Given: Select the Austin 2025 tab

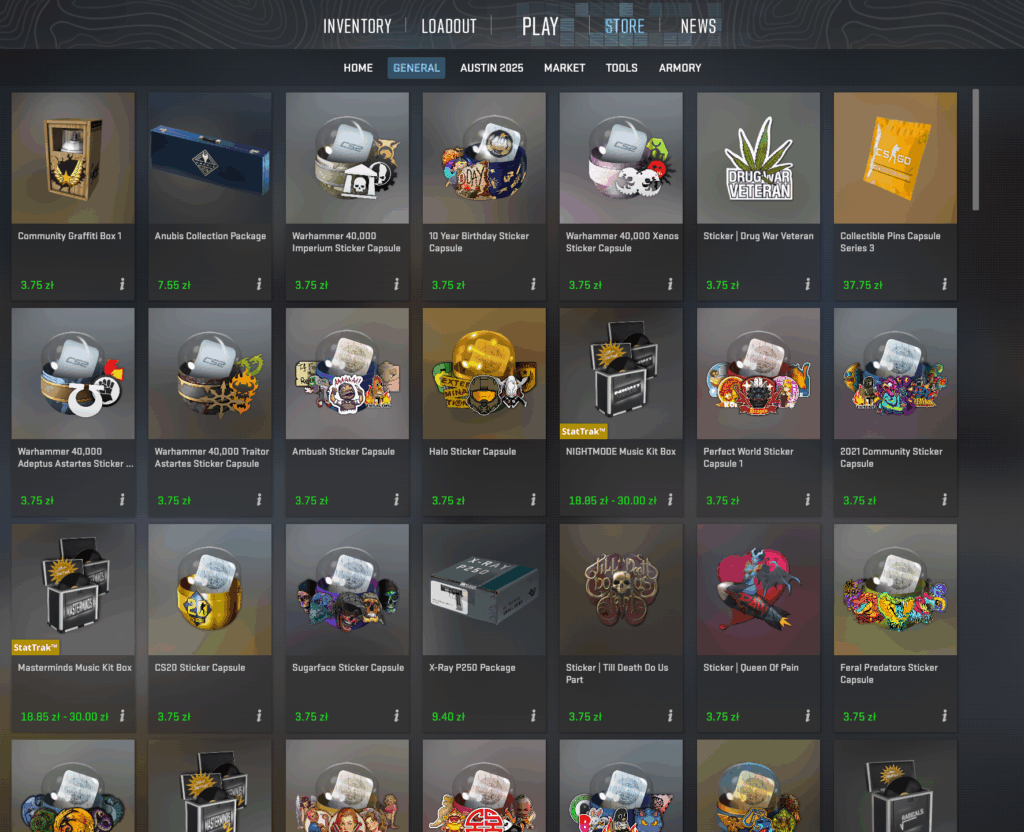Looking at the screenshot, I should [x=491, y=68].
